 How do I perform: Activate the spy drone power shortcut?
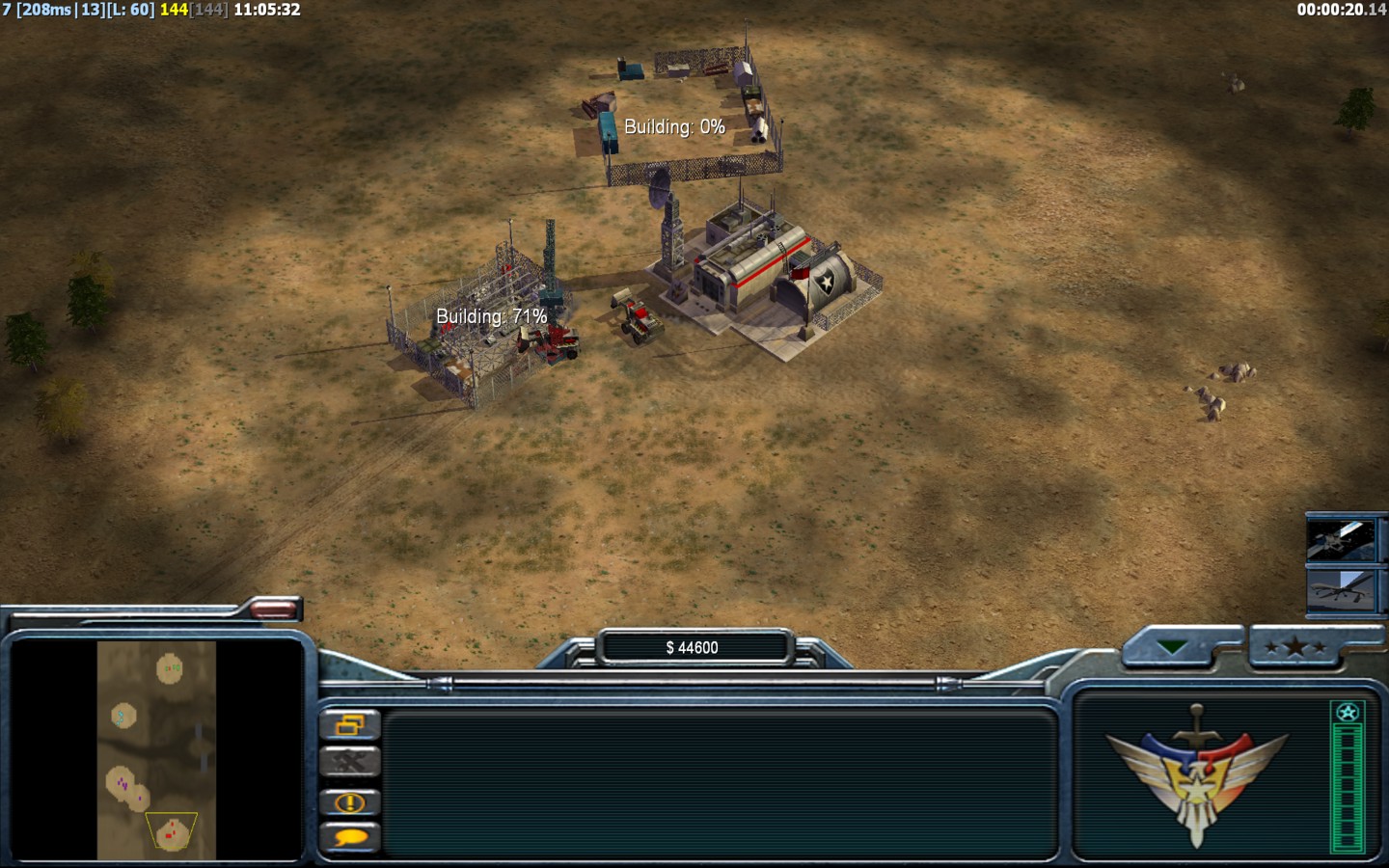(1340, 589)
